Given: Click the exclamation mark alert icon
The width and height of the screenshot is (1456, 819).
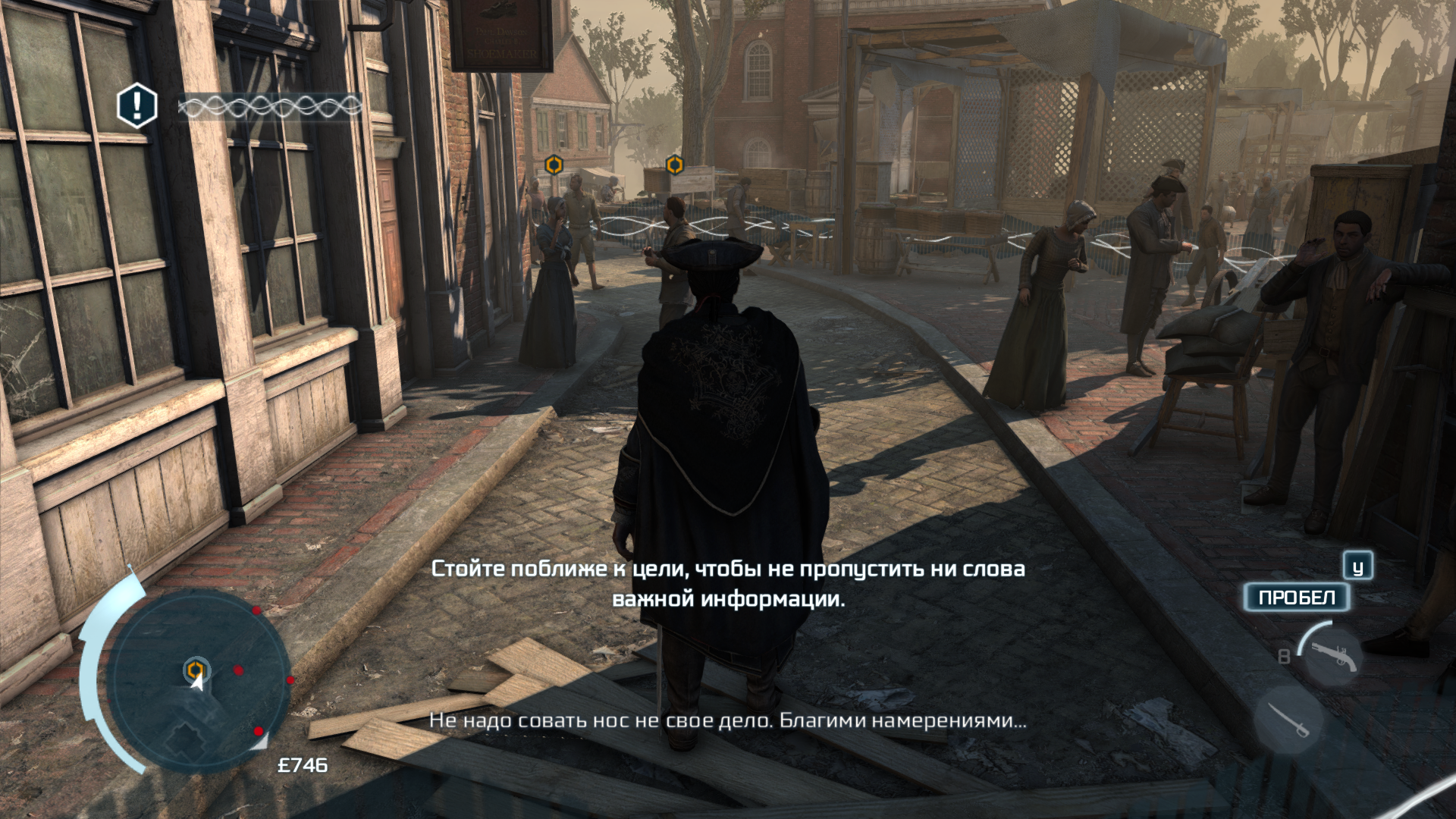Looking at the screenshot, I should point(137,105).
